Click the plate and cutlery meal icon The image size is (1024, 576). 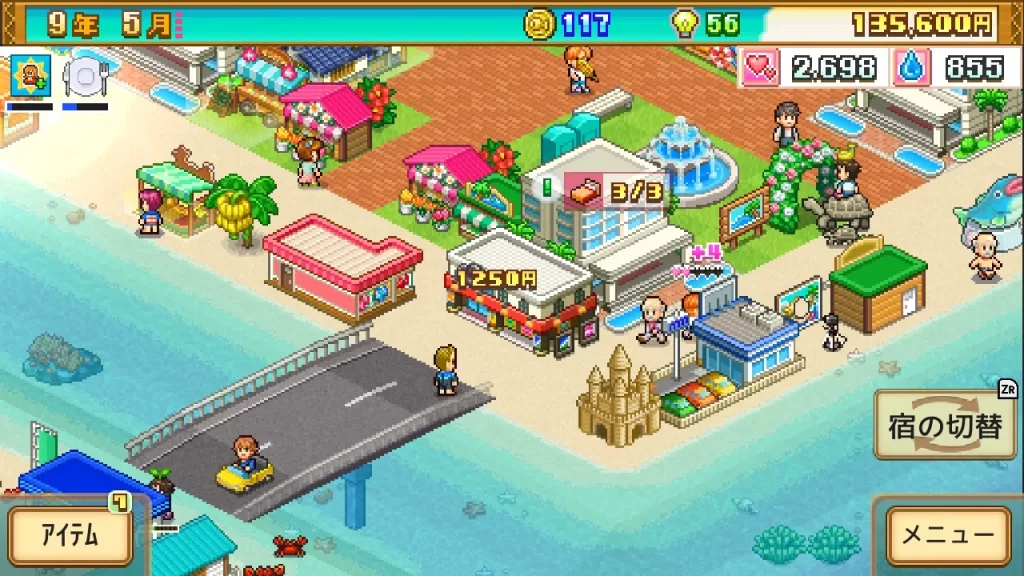84,75
